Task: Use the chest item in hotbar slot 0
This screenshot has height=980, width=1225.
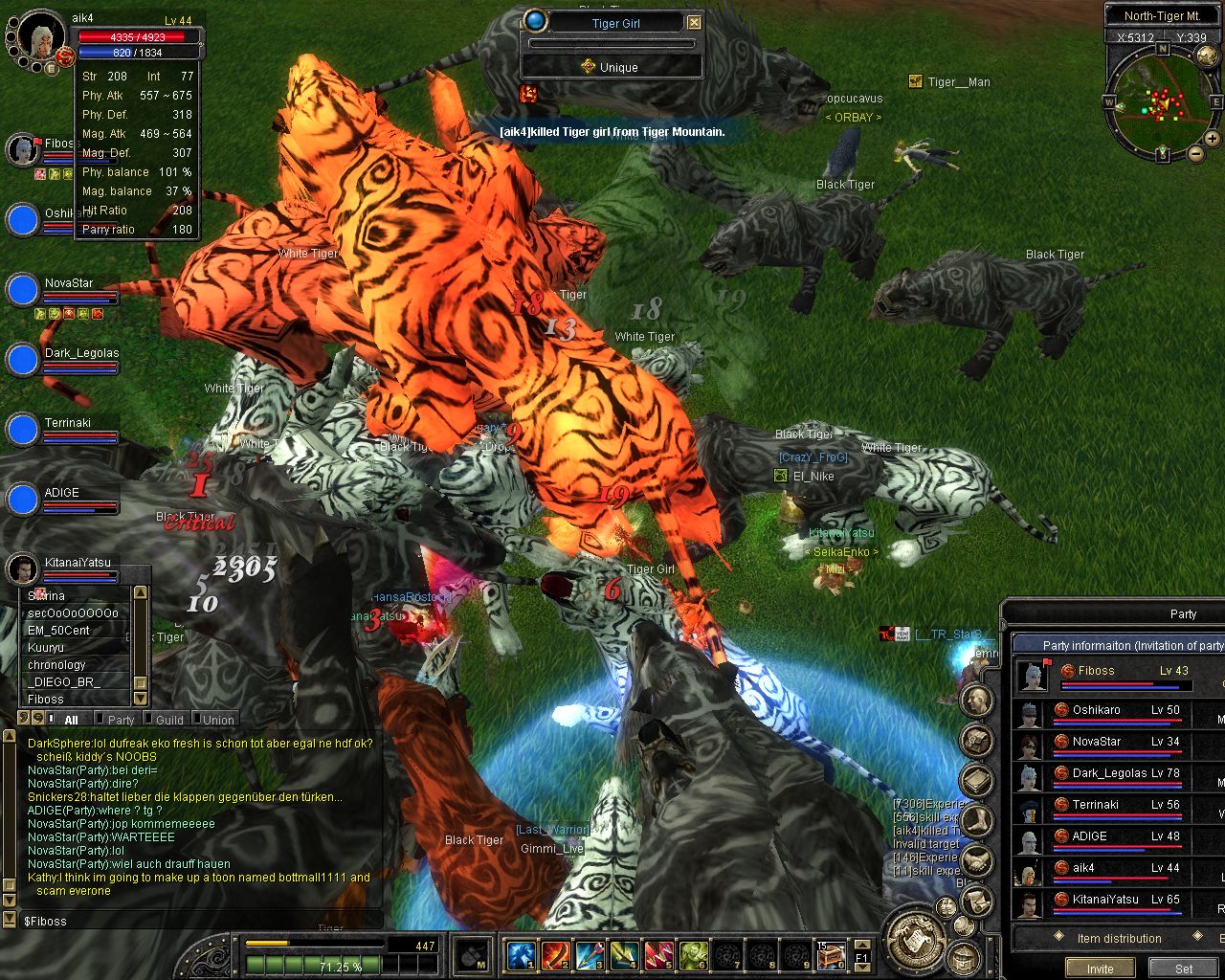Action: click(x=831, y=954)
